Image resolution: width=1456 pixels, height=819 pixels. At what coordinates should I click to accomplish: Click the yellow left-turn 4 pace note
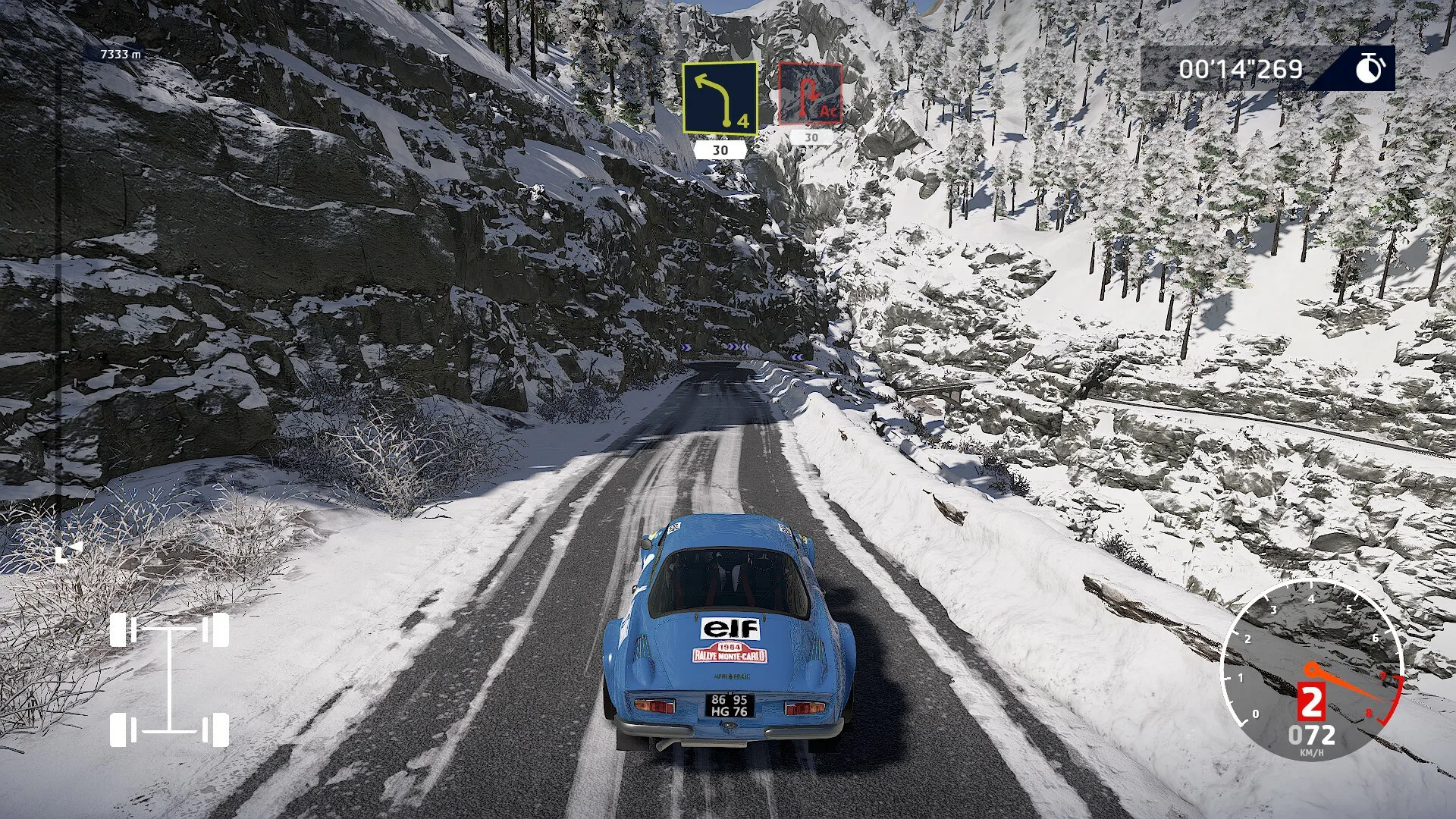click(719, 98)
